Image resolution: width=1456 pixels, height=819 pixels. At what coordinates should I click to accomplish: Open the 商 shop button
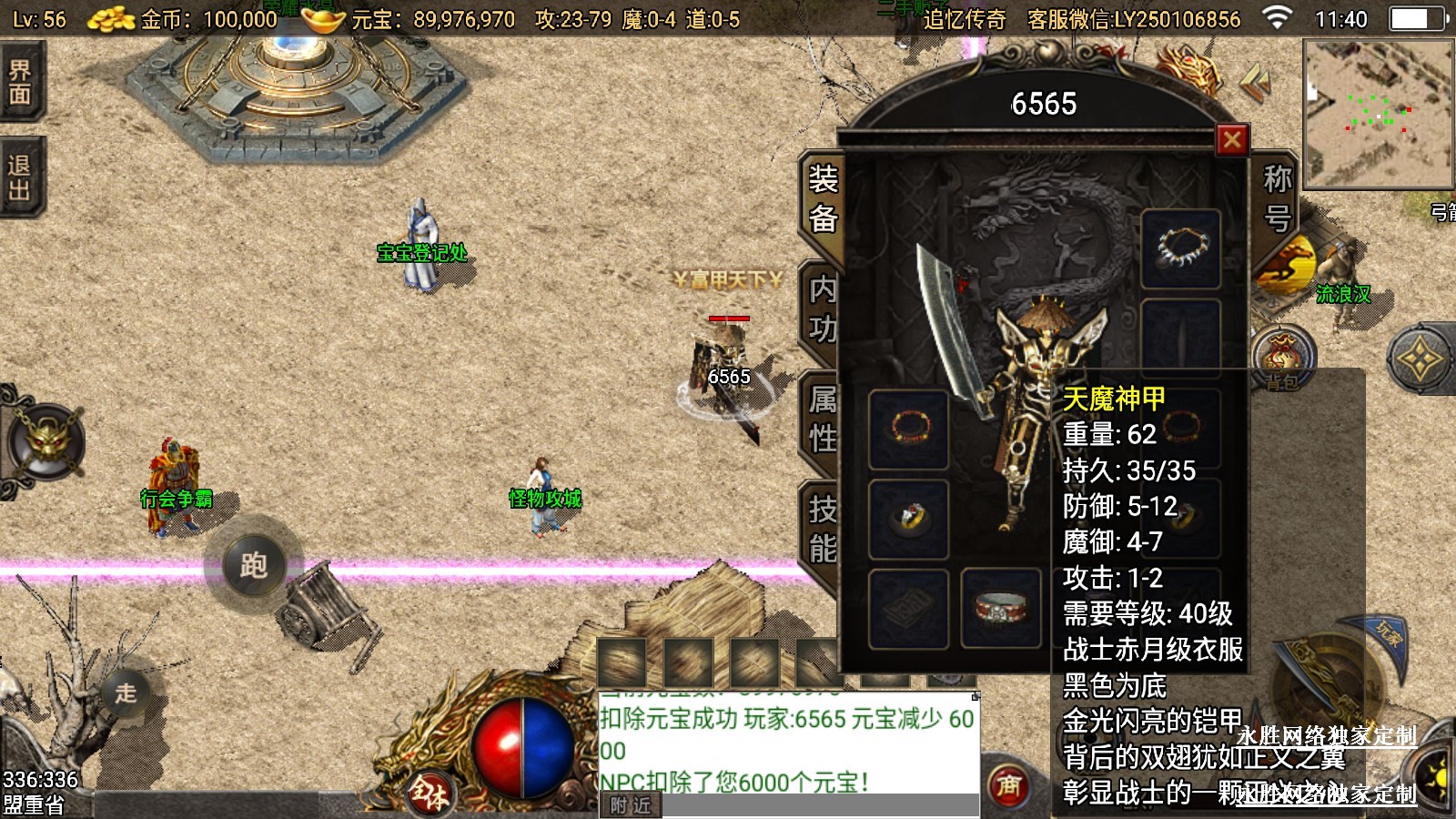(x=1008, y=785)
